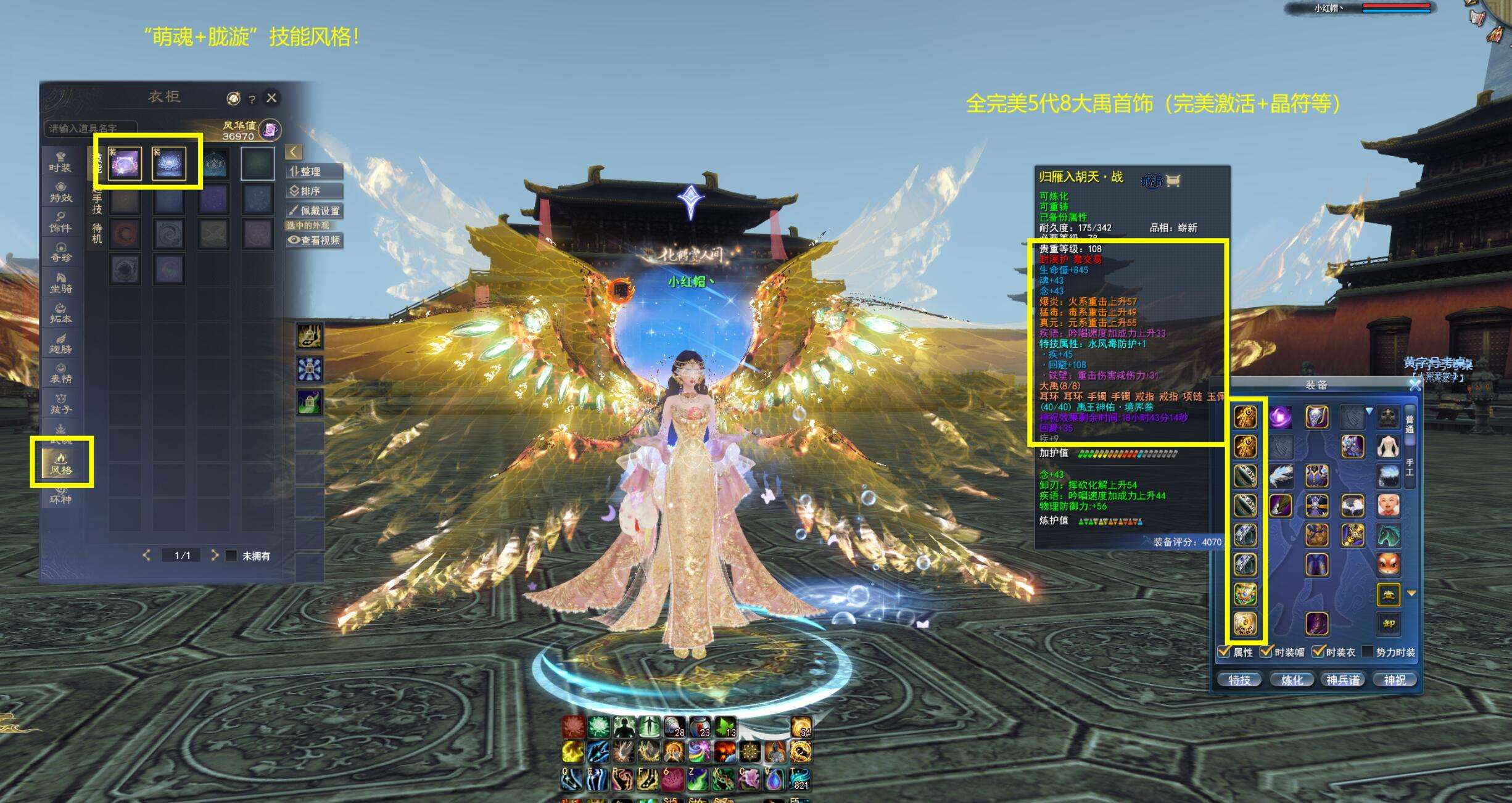Image resolution: width=1512 pixels, height=803 pixels.
Task: Toggle the 势力时装 checkbox
Action: point(1368,651)
